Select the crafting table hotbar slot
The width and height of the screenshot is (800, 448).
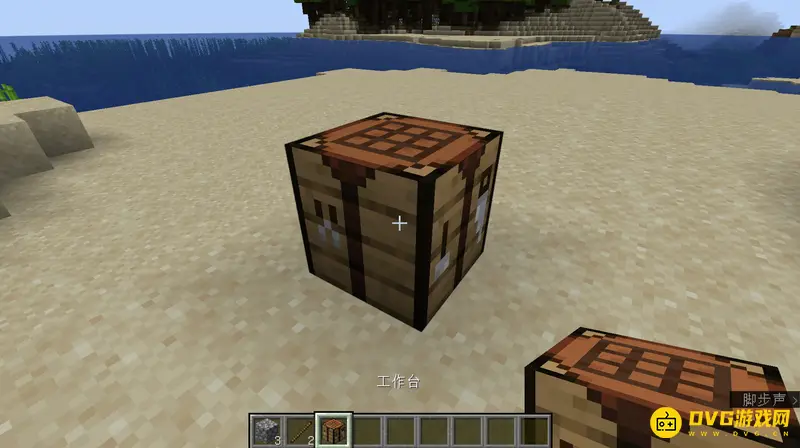click(x=333, y=431)
